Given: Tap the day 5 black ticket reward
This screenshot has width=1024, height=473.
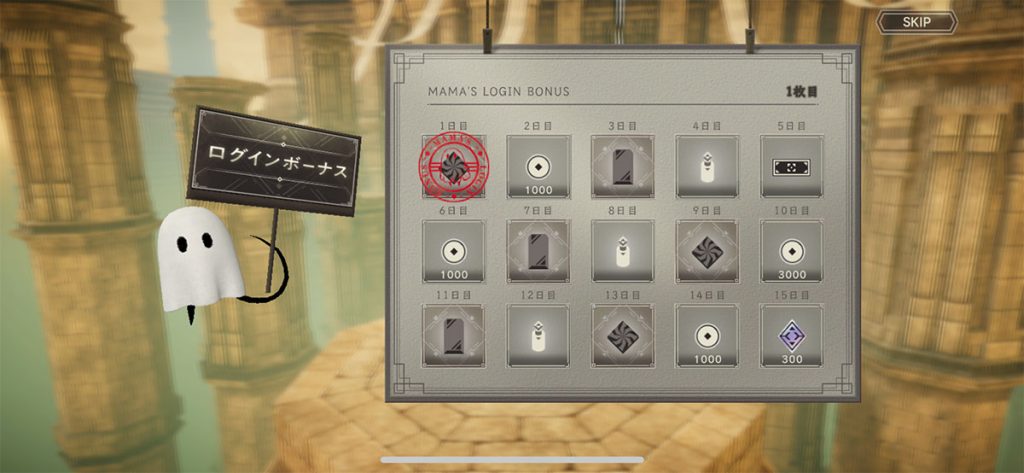Looking at the screenshot, I should point(792,167).
